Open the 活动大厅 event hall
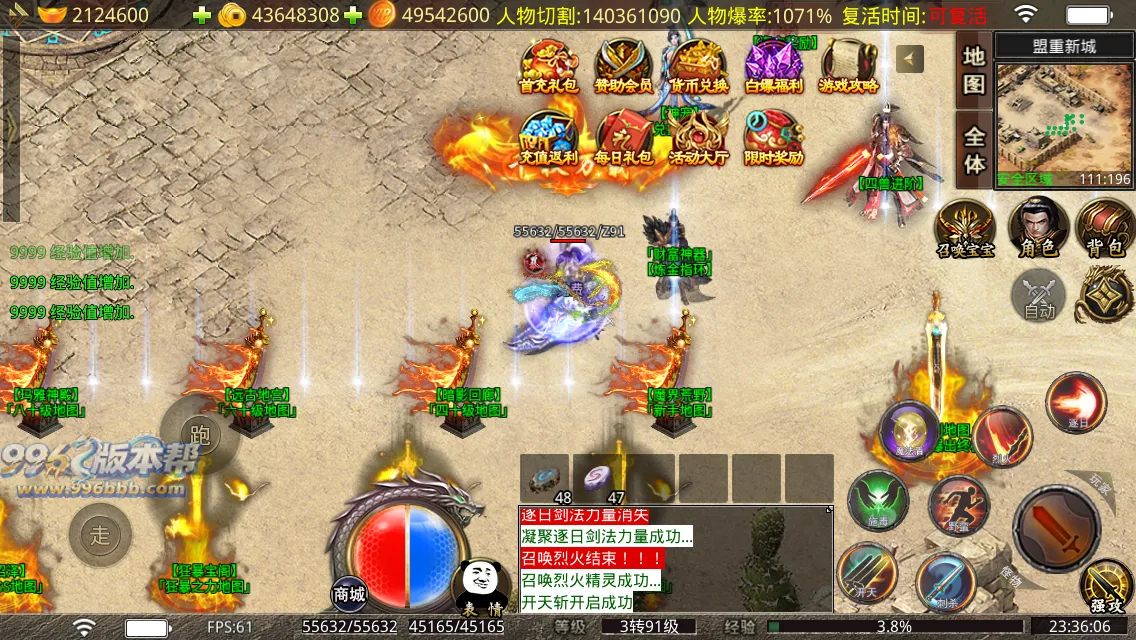The height and width of the screenshot is (640, 1136). point(699,139)
